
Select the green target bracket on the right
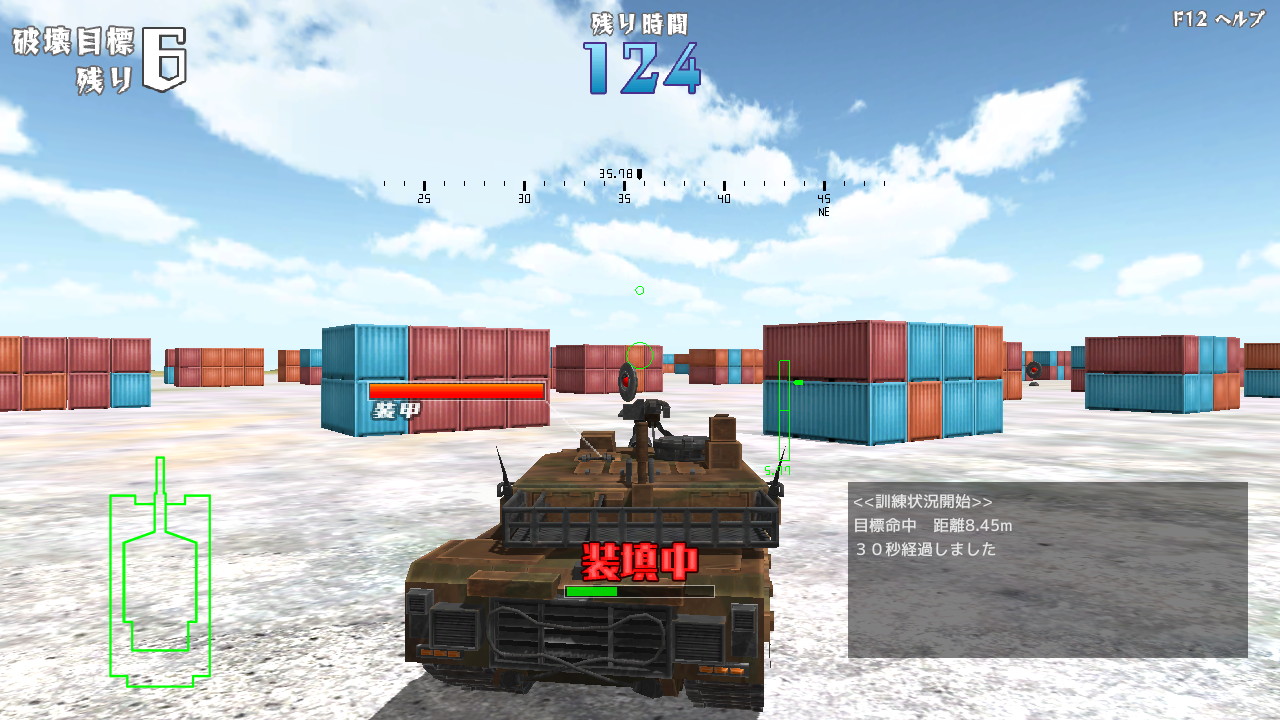tap(783, 410)
